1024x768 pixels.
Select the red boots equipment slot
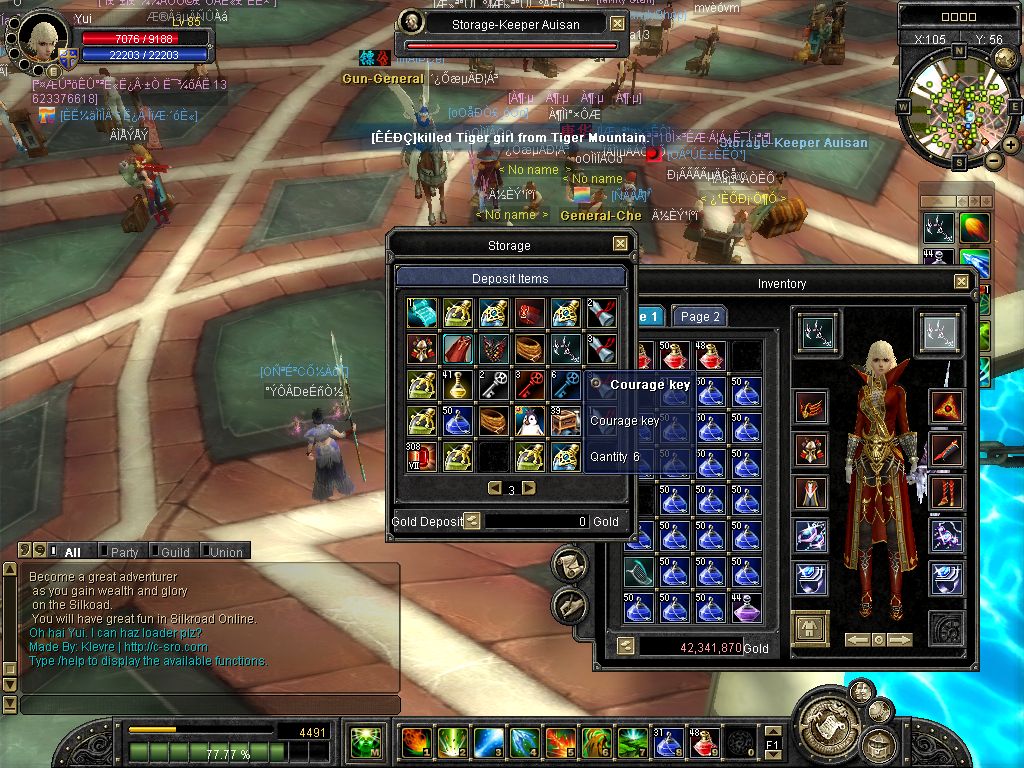pyautogui.click(x=946, y=492)
